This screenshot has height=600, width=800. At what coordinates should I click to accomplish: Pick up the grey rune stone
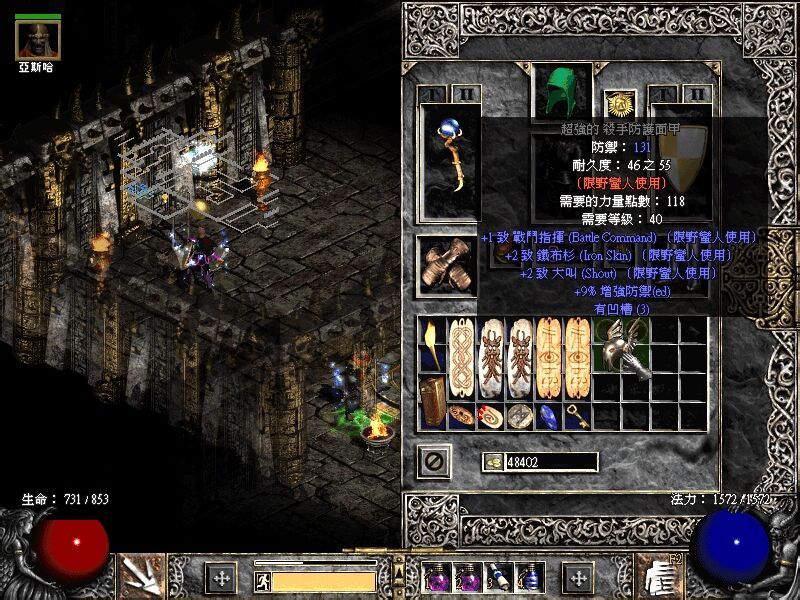(x=518, y=415)
